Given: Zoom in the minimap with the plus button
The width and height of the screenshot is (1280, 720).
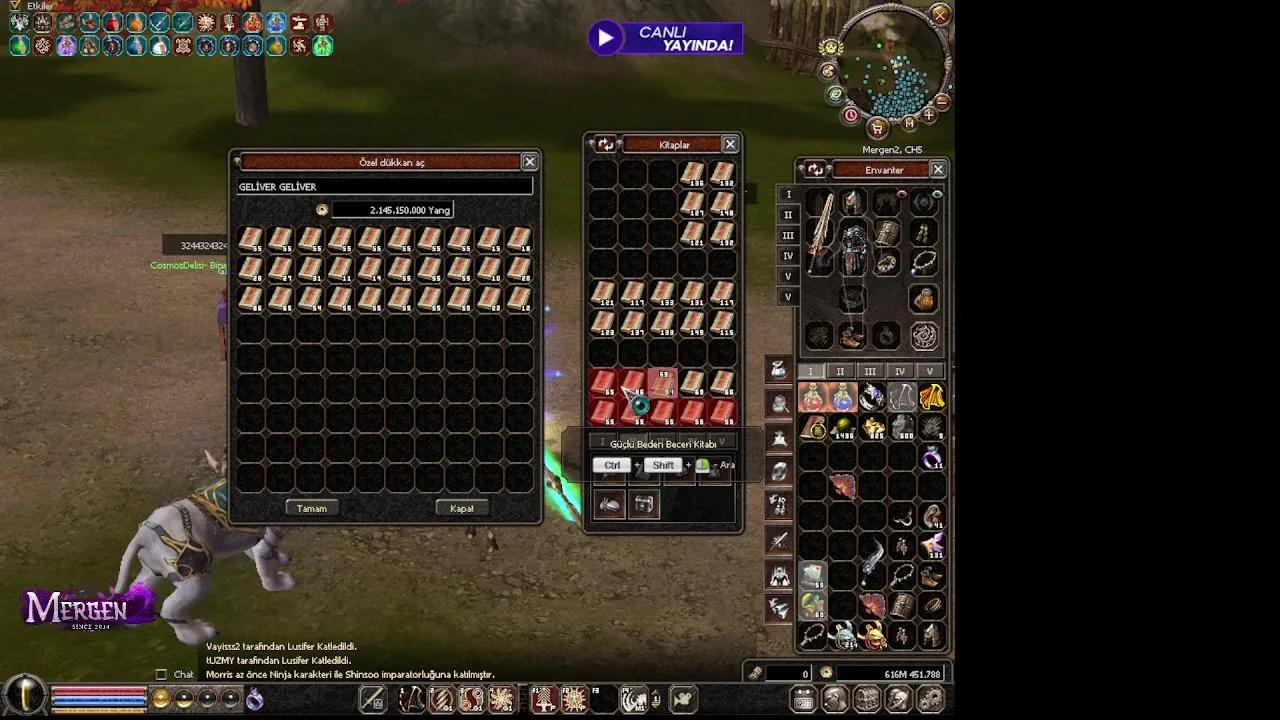Looking at the screenshot, I should tap(929, 116).
